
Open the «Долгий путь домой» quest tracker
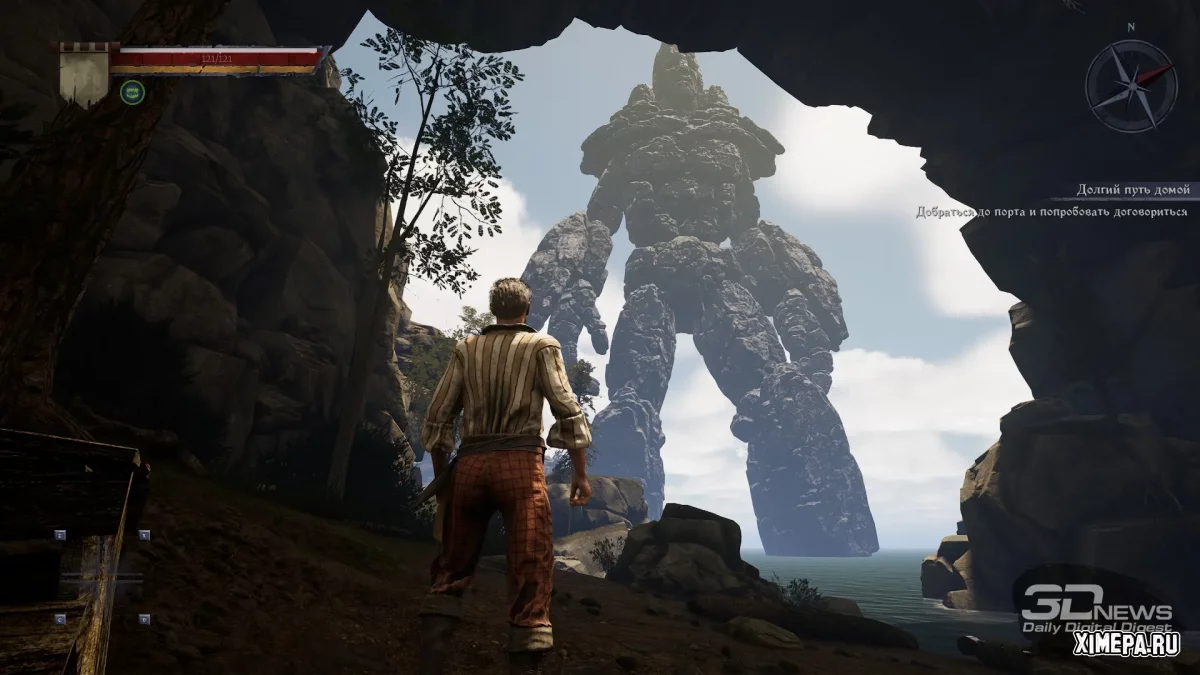pyautogui.click(x=1133, y=189)
